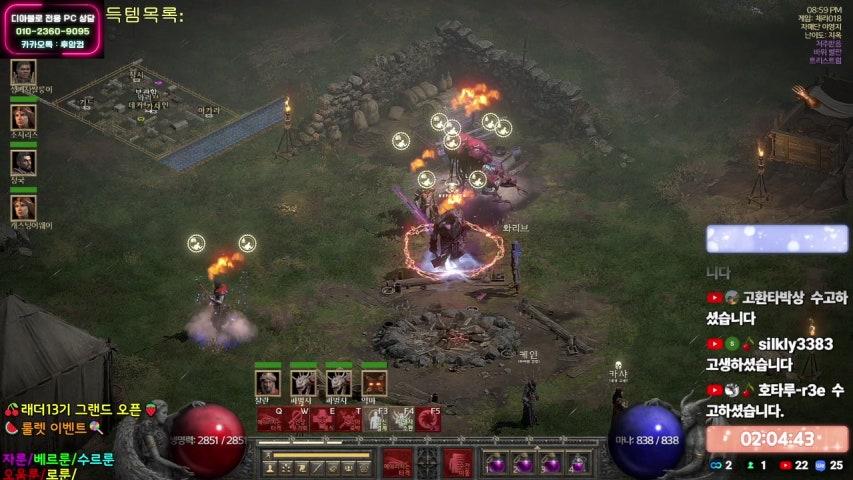853x480 pixels.
Task: Activate the skill icon labeled Q
Action: (x=270, y=419)
